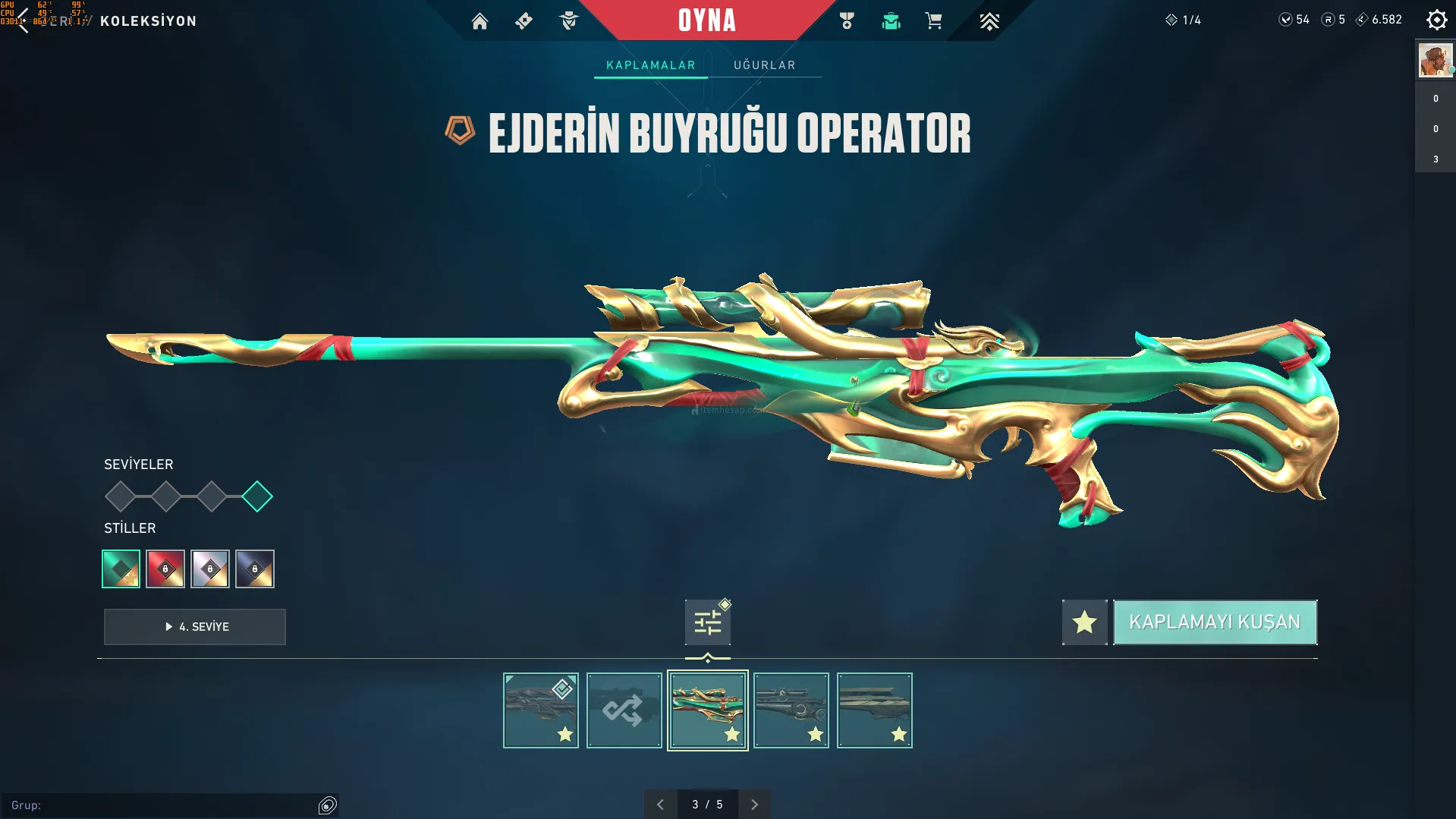Choose the teal-gold style swatch
Screen dimensions: 1456x819
pos(121,569)
